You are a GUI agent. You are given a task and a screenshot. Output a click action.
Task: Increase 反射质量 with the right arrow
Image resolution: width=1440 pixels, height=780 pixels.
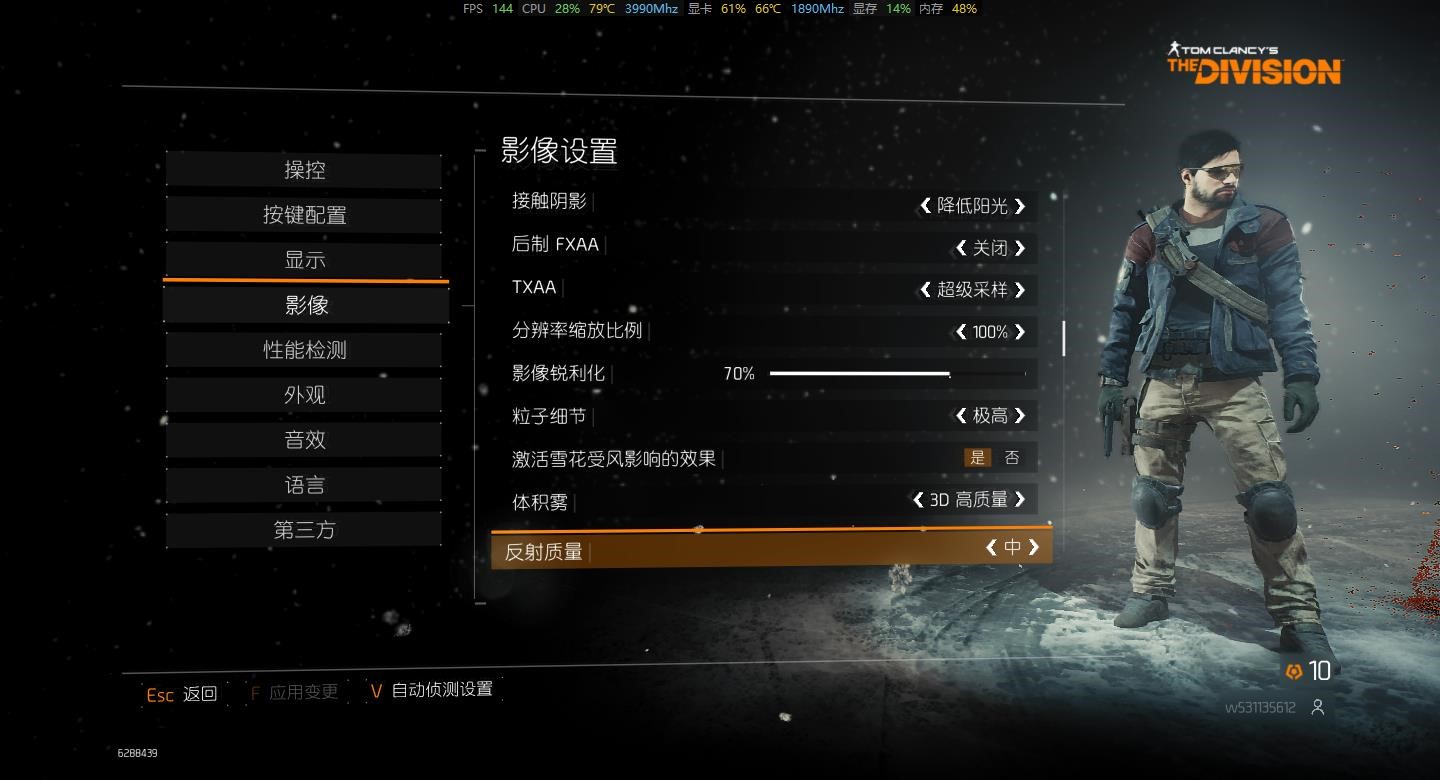pyautogui.click(x=1034, y=547)
